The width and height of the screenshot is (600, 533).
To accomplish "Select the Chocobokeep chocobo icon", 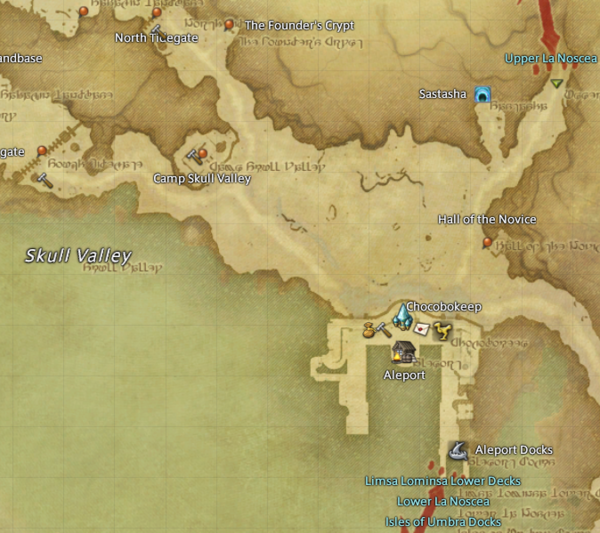I will point(443,329).
